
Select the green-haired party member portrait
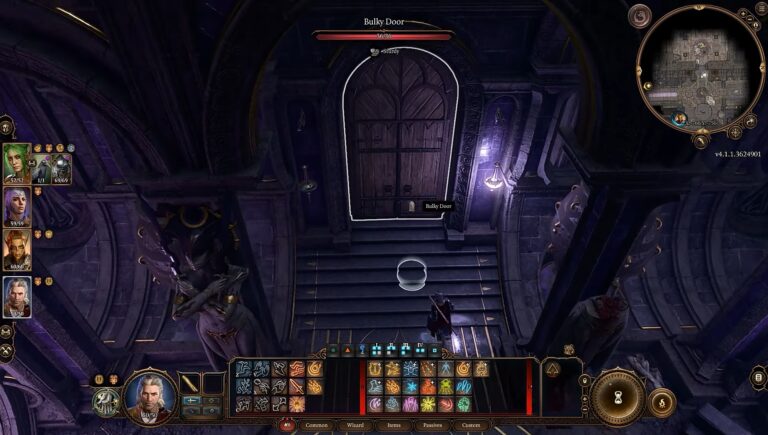click(x=17, y=164)
